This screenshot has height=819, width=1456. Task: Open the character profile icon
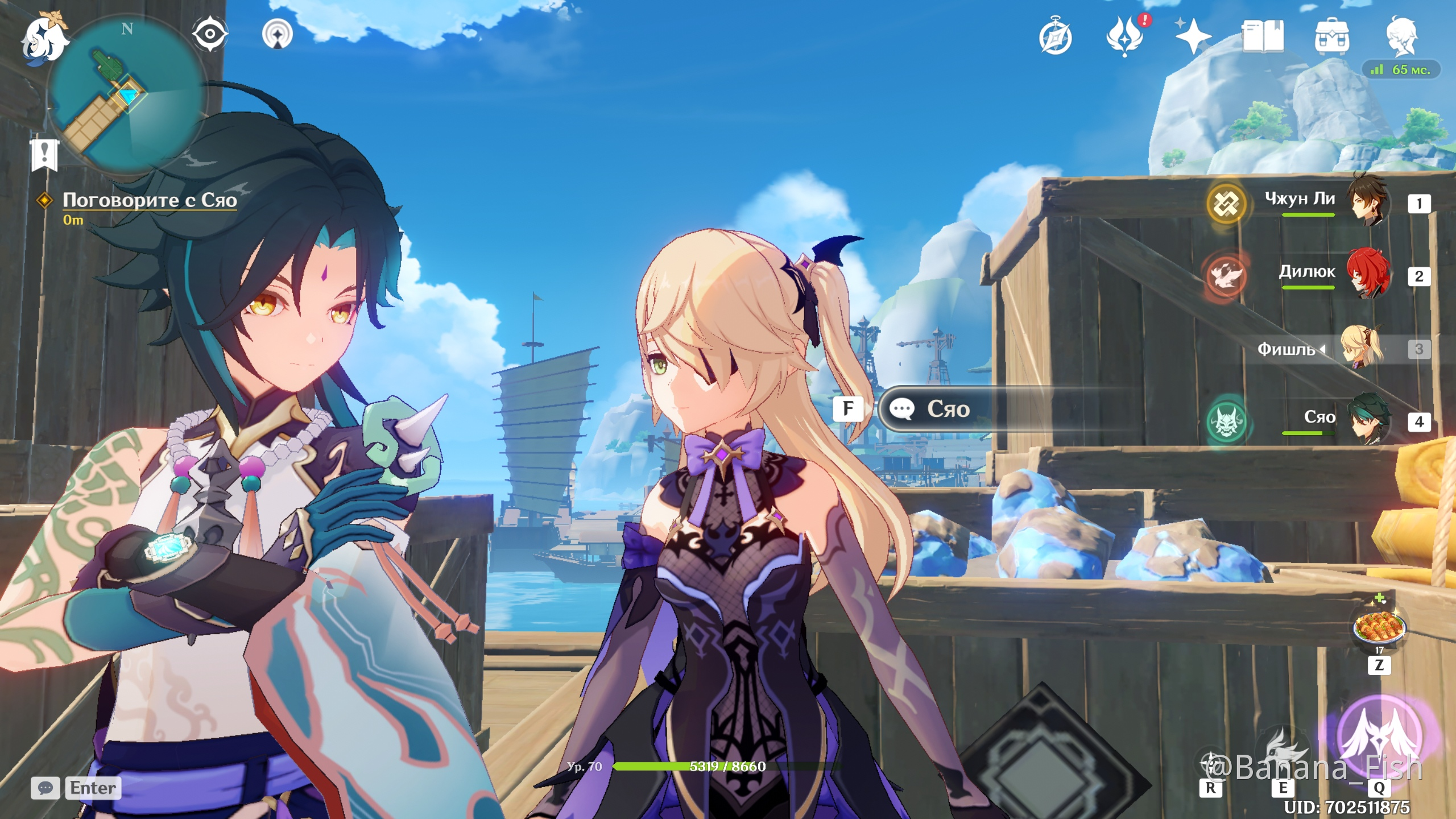pos(1401,36)
